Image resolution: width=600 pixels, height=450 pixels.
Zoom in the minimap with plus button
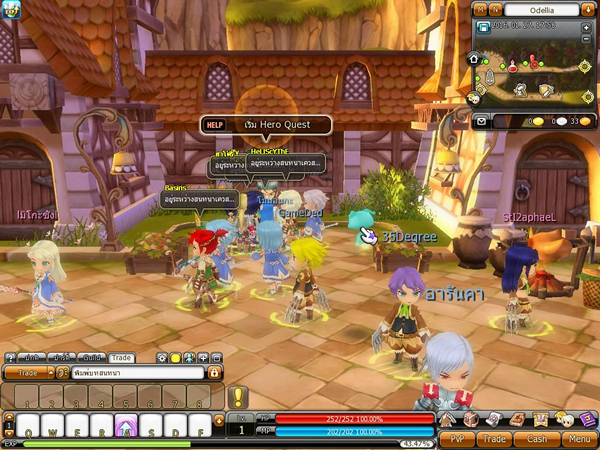(x=586, y=27)
